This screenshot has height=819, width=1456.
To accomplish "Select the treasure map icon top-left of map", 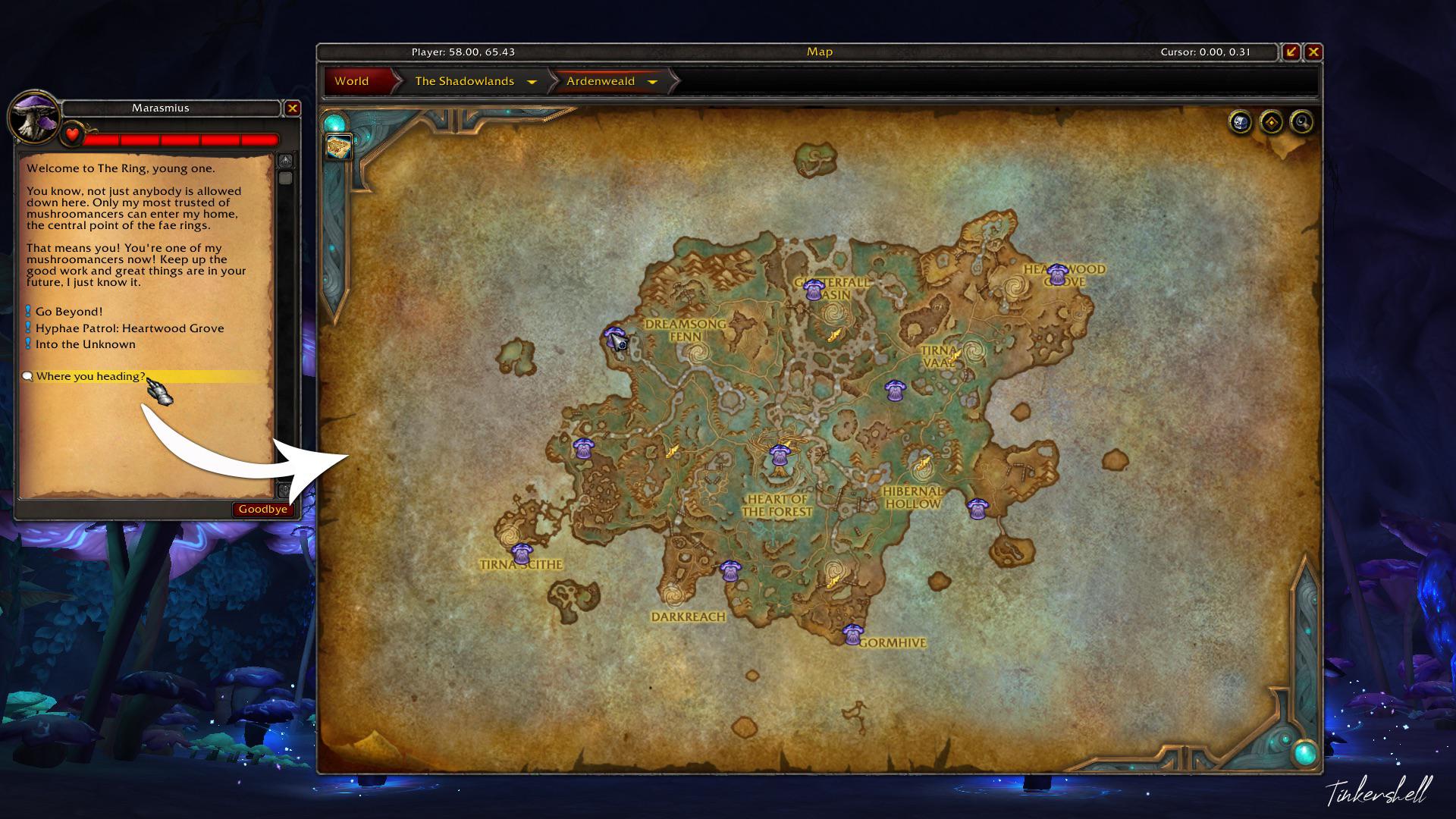I will tap(338, 146).
